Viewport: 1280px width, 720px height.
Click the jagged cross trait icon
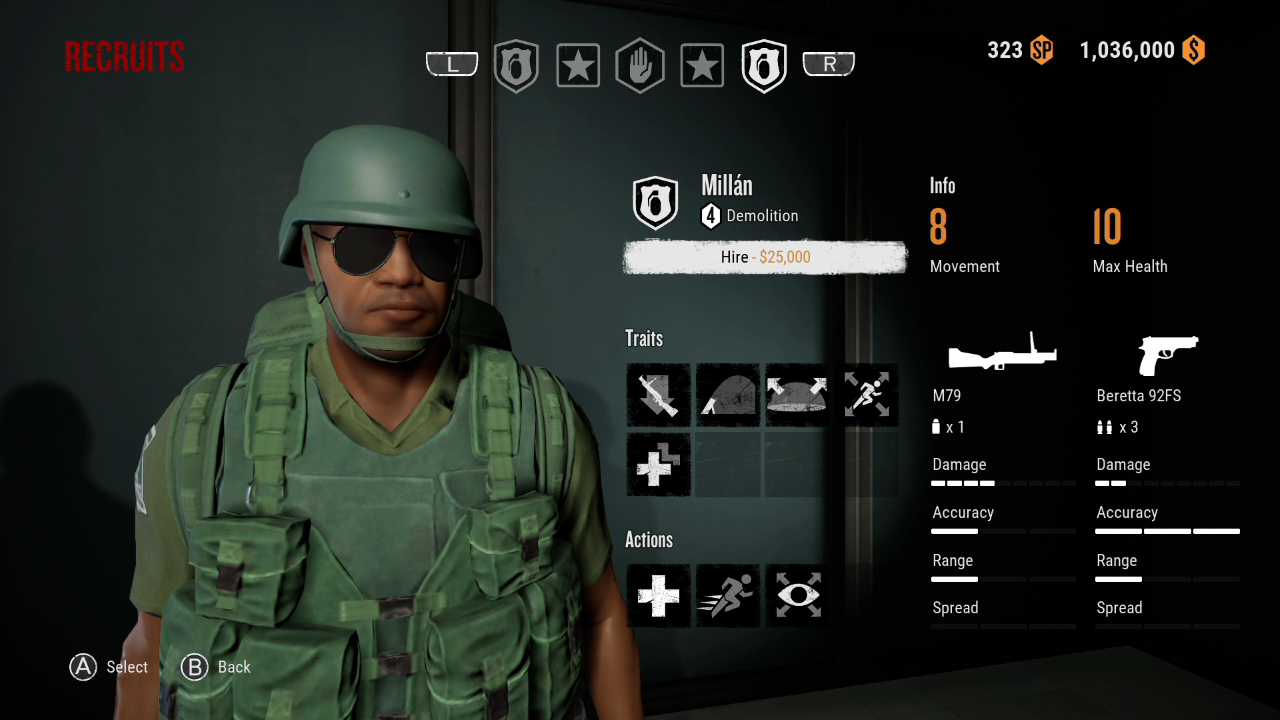pos(658,464)
